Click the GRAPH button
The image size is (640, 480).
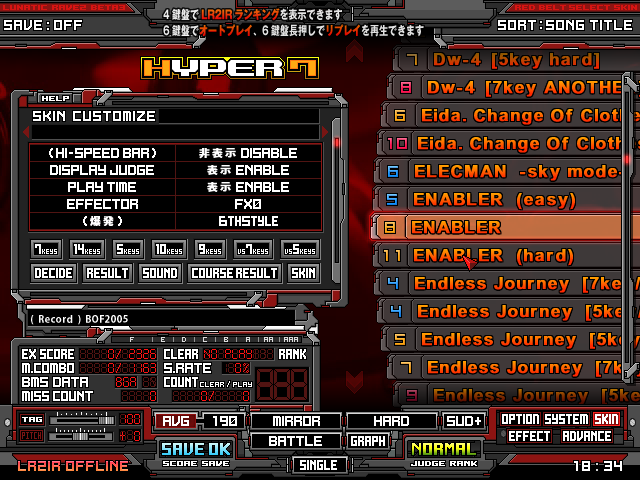click(x=367, y=441)
